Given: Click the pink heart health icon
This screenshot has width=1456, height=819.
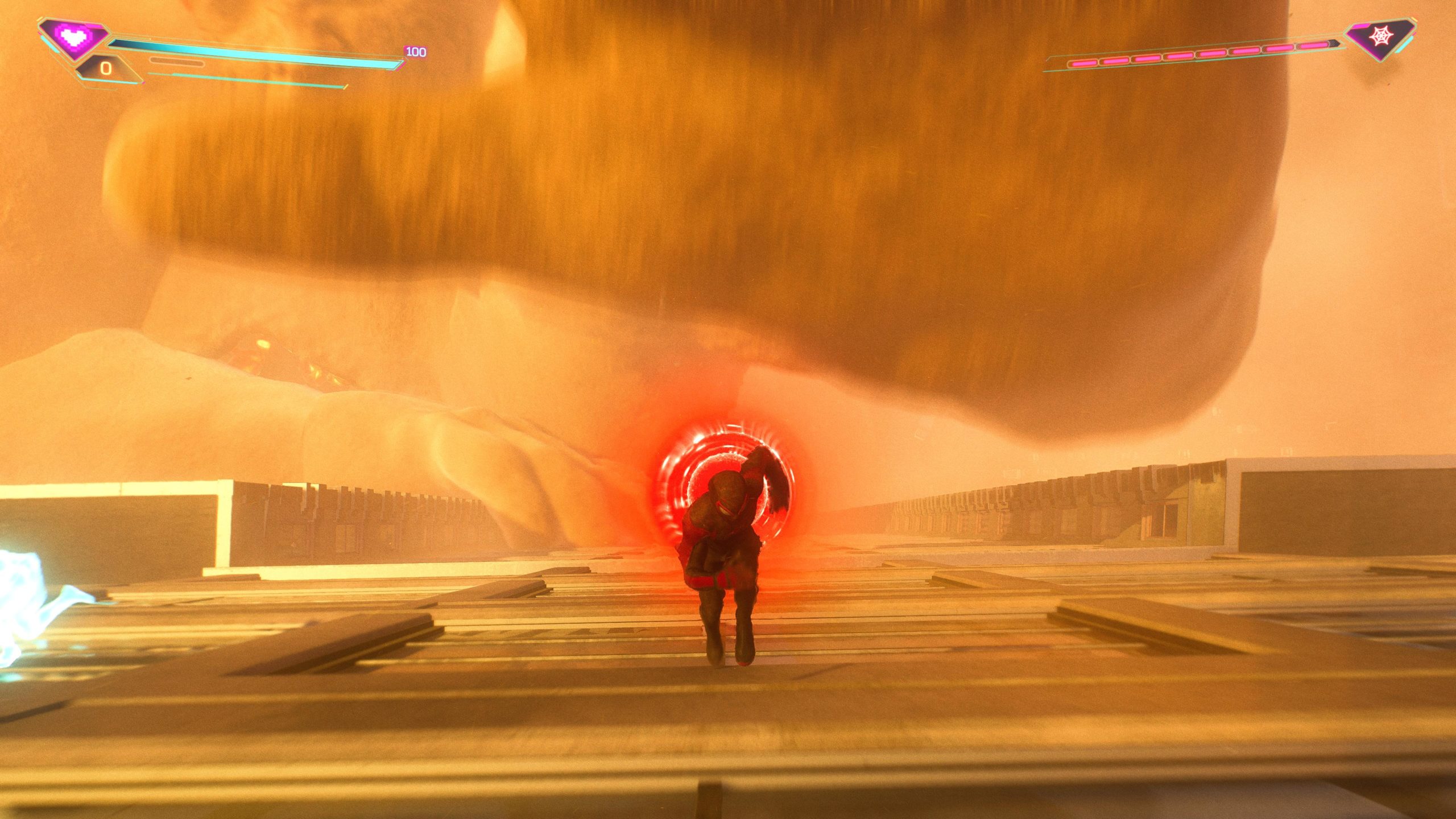Looking at the screenshot, I should [x=73, y=38].
